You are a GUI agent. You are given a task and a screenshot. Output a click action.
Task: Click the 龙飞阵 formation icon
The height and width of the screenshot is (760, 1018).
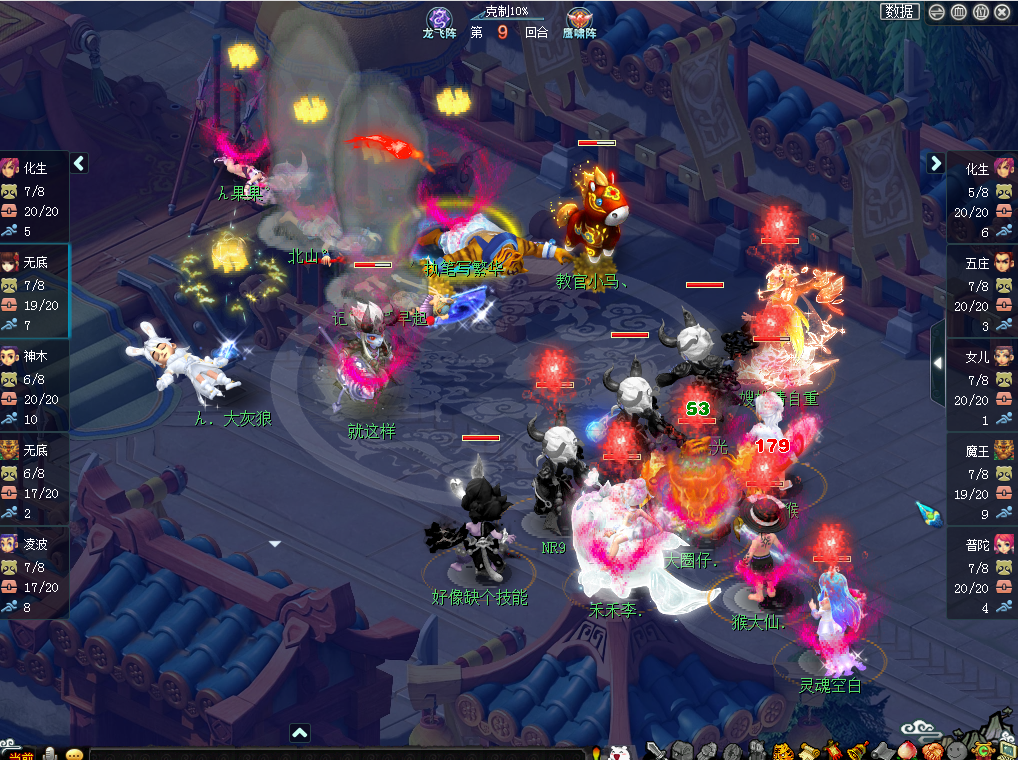(438, 18)
